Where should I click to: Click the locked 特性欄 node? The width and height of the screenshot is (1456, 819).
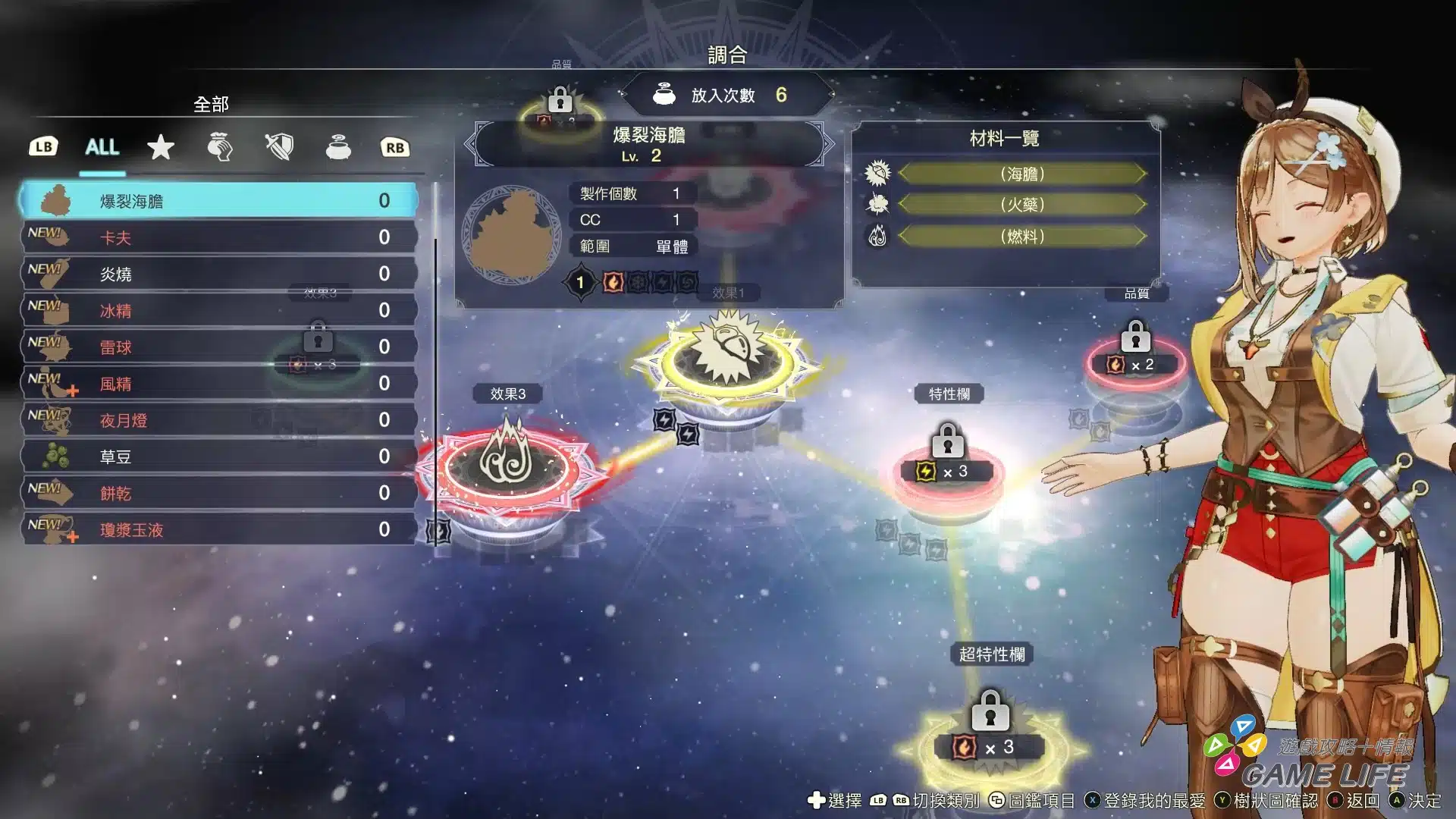(x=948, y=464)
